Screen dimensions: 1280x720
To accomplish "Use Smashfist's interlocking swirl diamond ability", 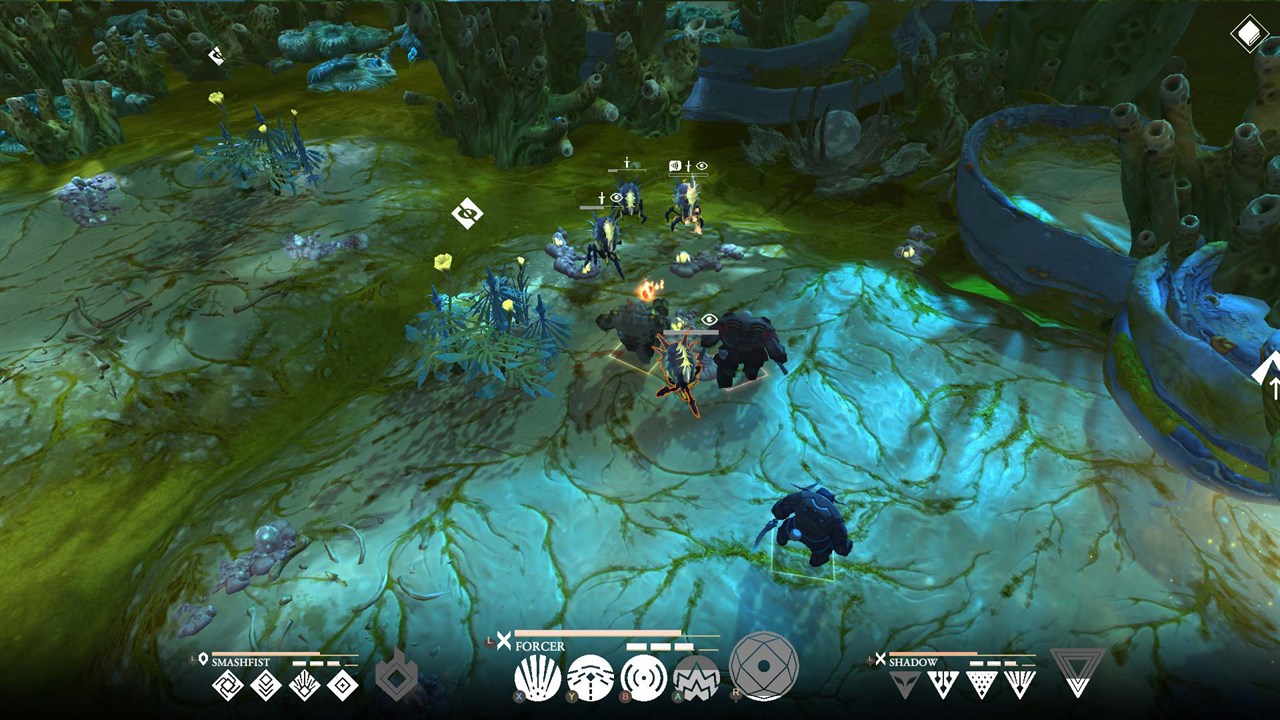I will (x=228, y=685).
